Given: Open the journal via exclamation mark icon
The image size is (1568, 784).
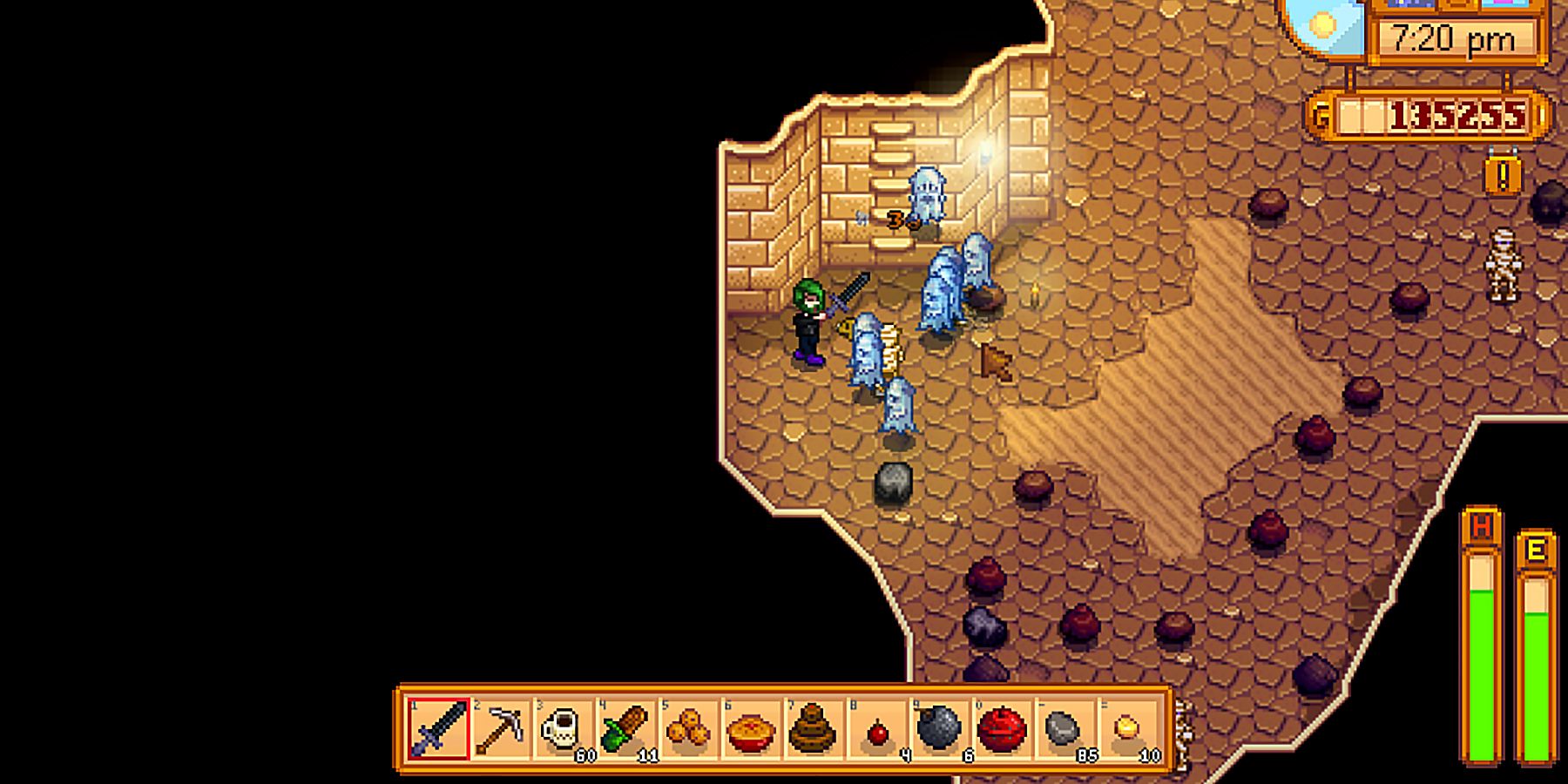Looking at the screenshot, I should 1503,176.
